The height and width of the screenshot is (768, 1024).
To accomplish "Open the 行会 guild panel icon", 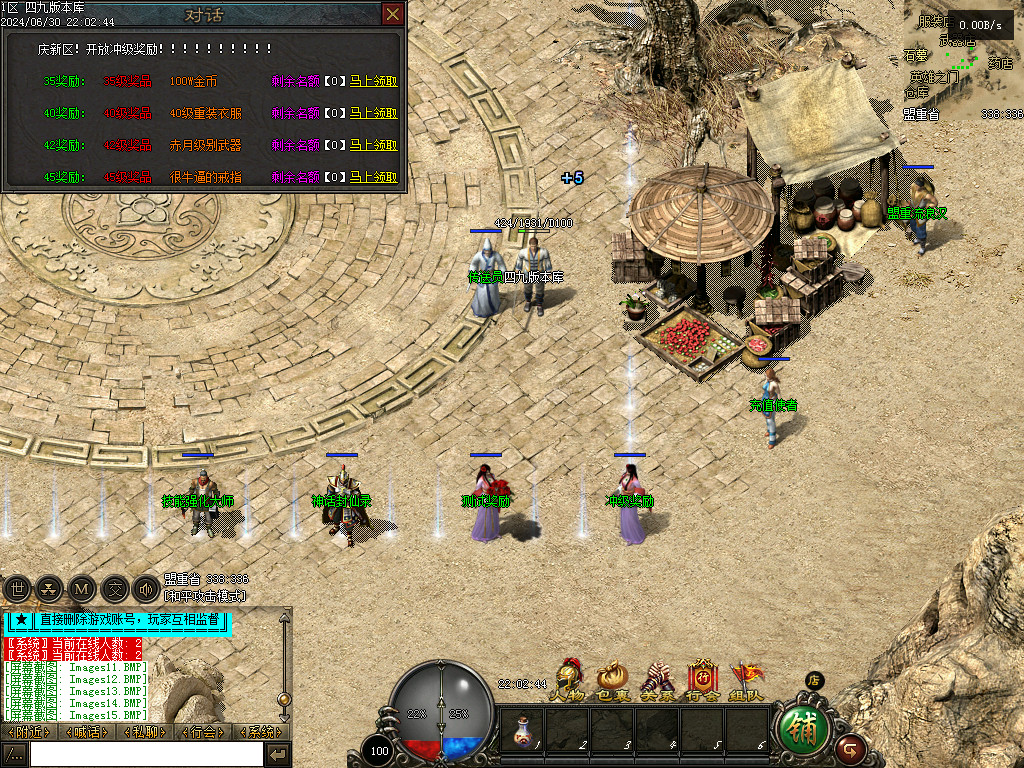I will click(x=702, y=680).
